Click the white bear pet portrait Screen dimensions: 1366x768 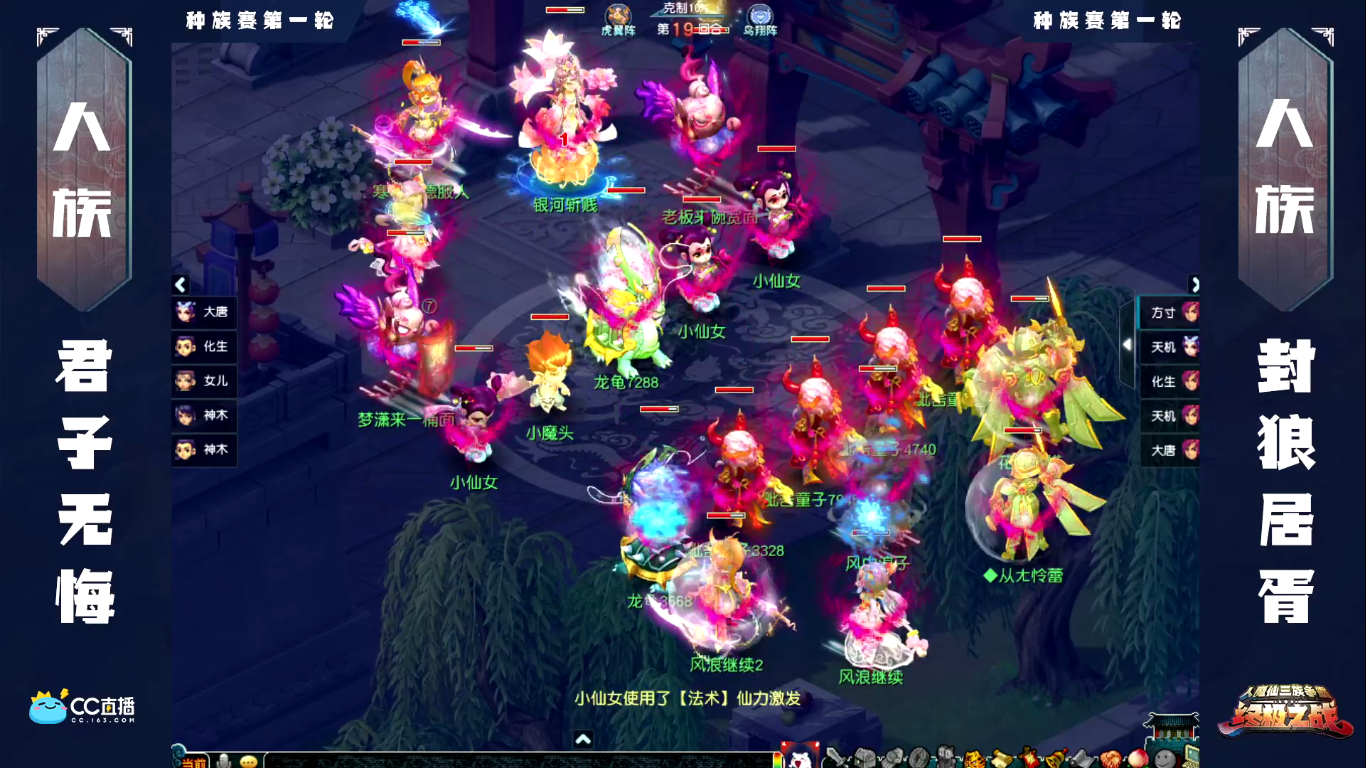point(799,757)
